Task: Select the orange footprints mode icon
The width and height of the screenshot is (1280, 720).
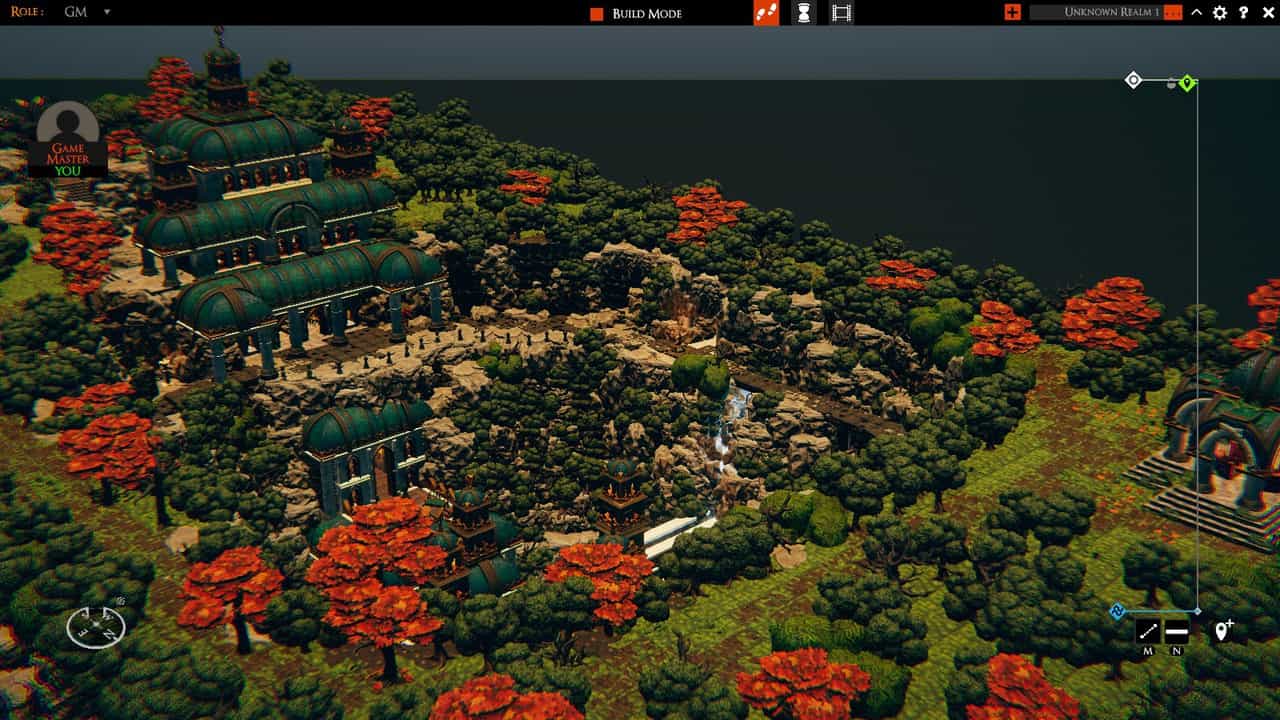Action: coord(766,13)
